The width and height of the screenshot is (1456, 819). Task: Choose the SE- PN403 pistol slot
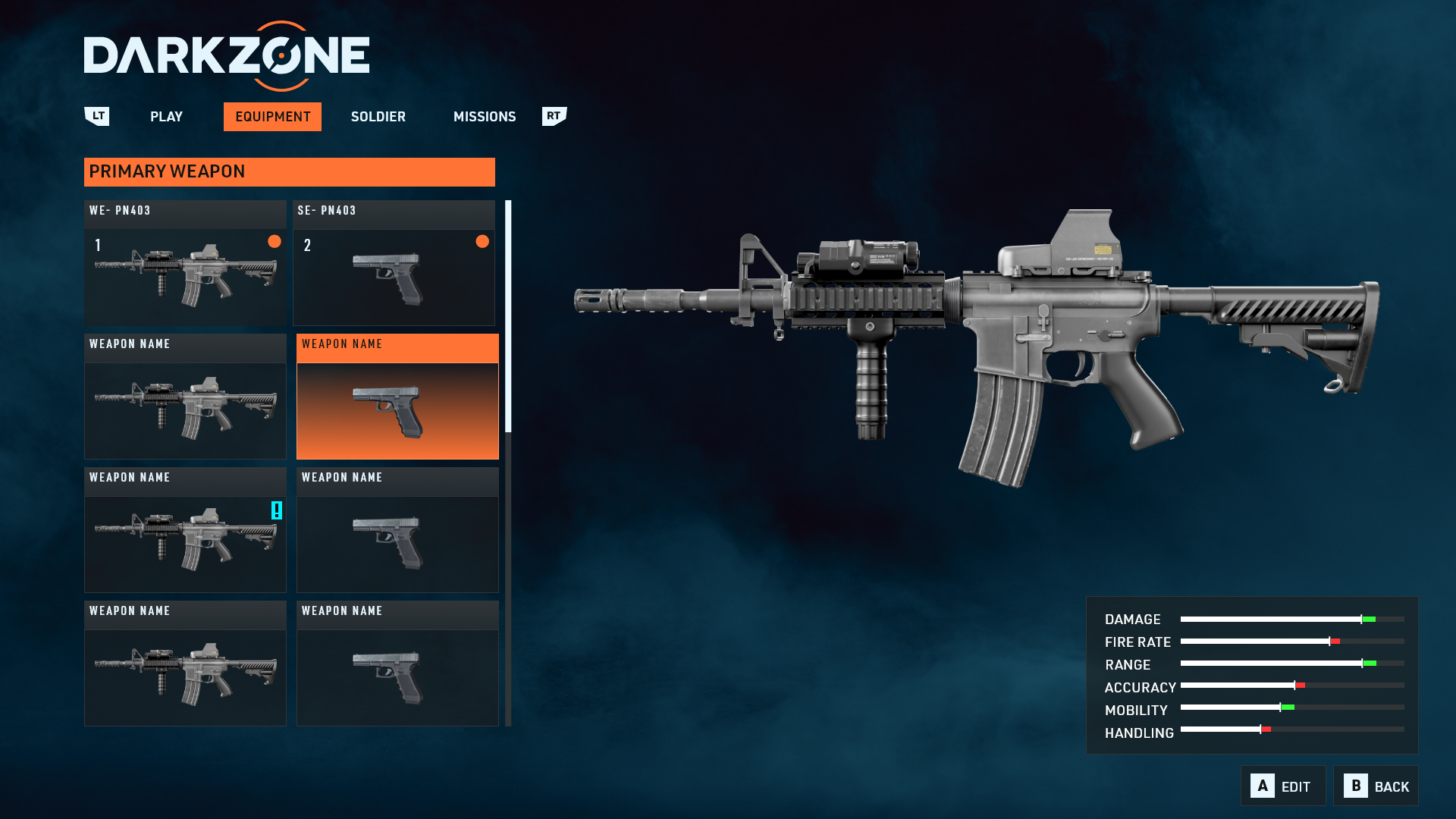coord(394,263)
